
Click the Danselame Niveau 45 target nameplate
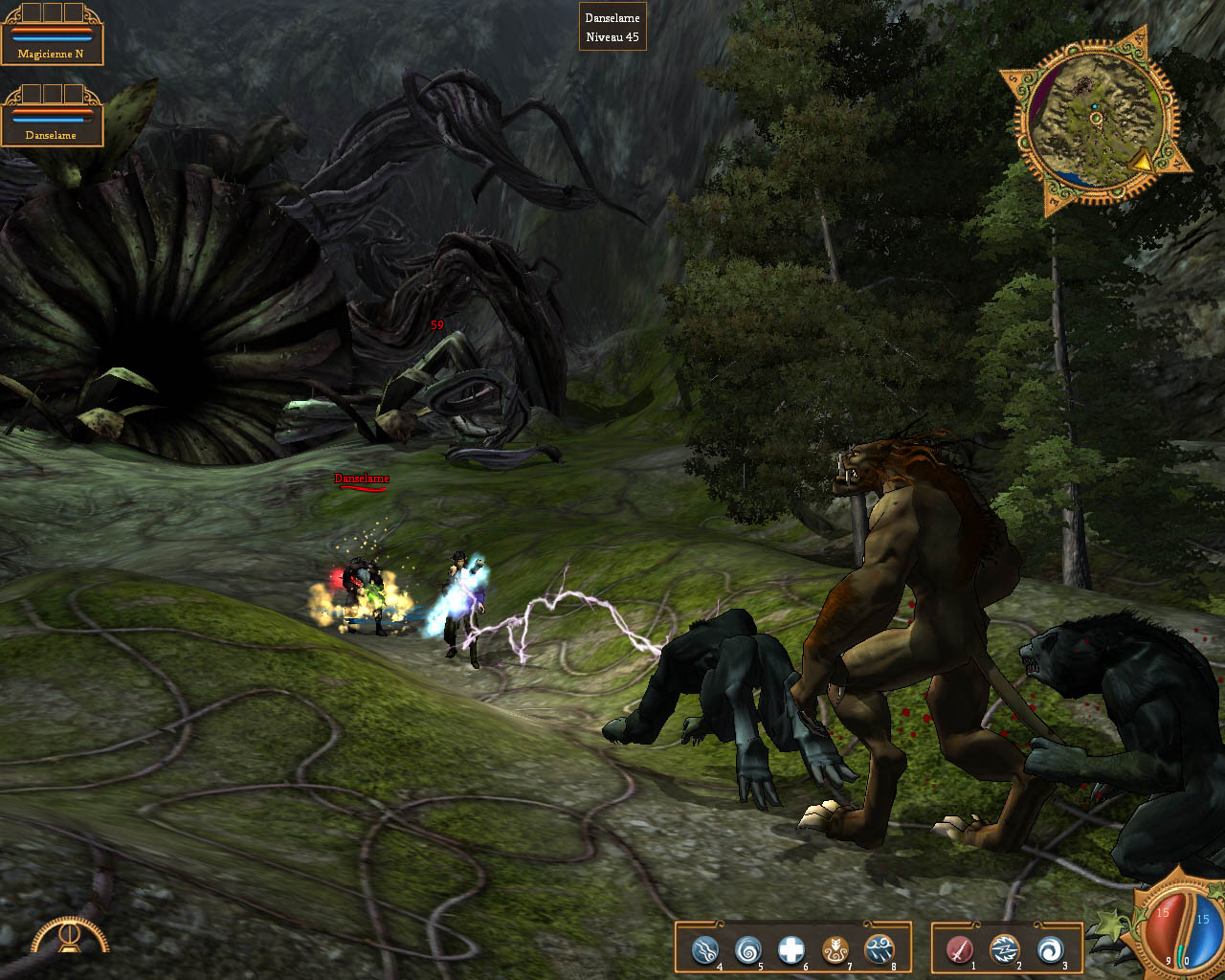tap(613, 27)
